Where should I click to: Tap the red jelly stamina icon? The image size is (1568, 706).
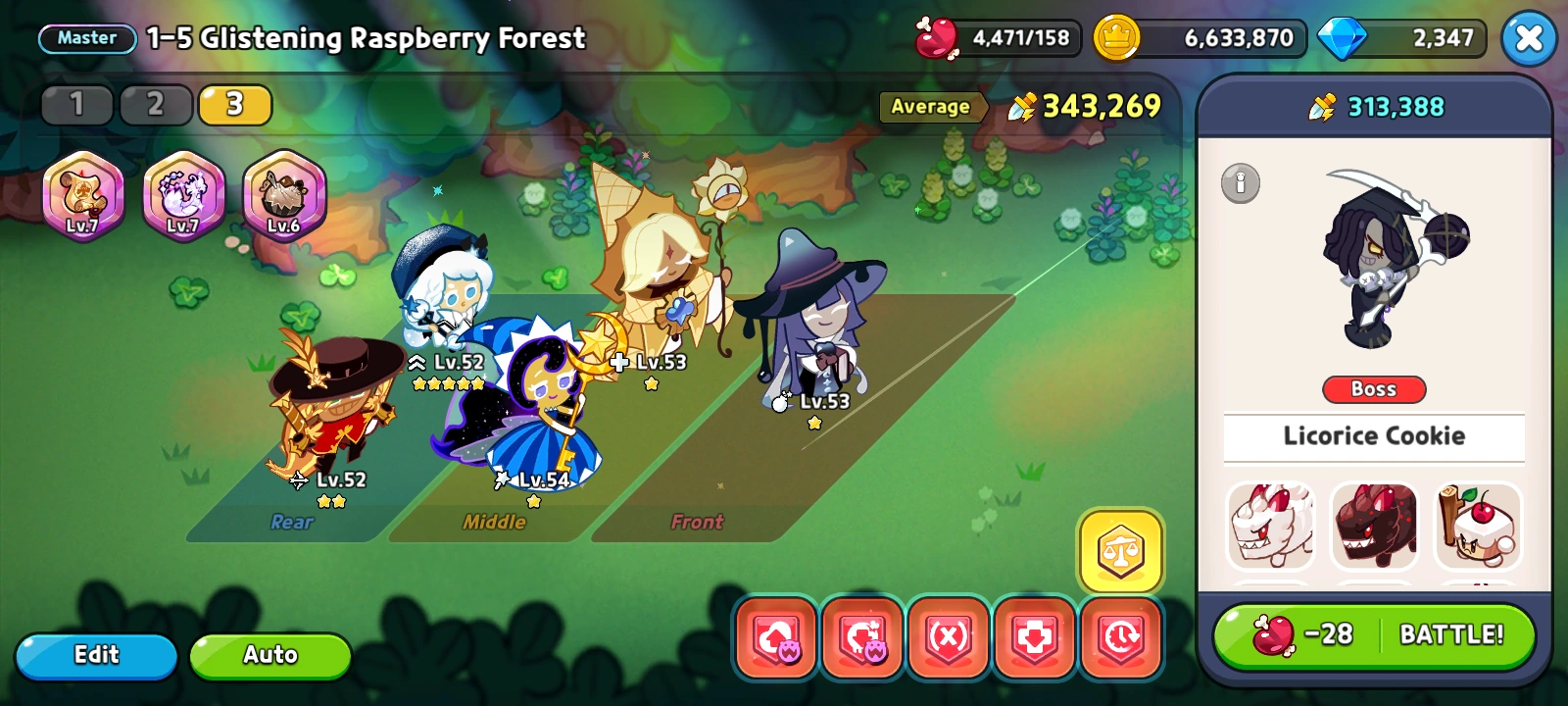tap(938, 38)
